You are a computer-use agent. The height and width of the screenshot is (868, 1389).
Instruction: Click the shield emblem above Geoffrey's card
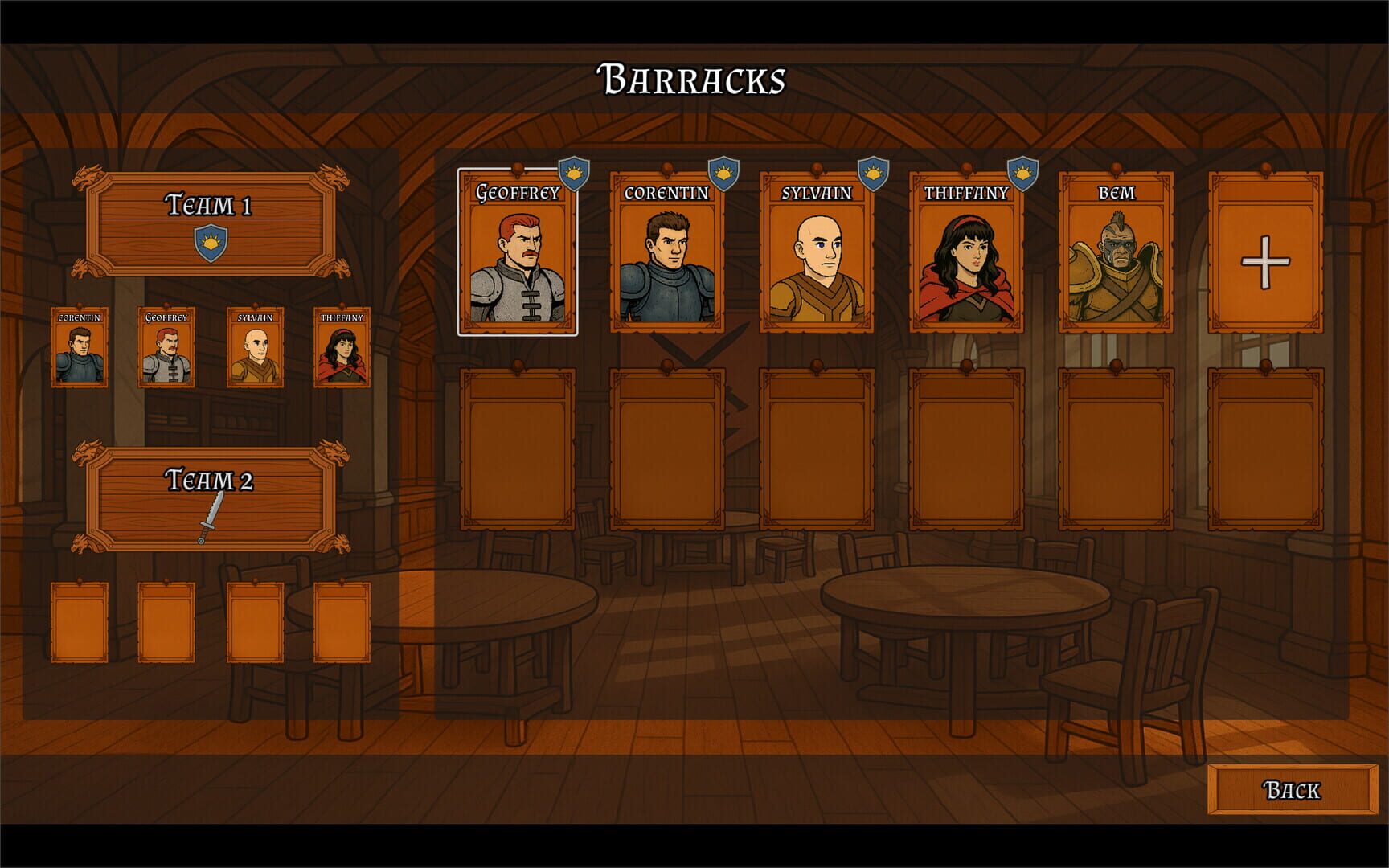pos(574,172)
